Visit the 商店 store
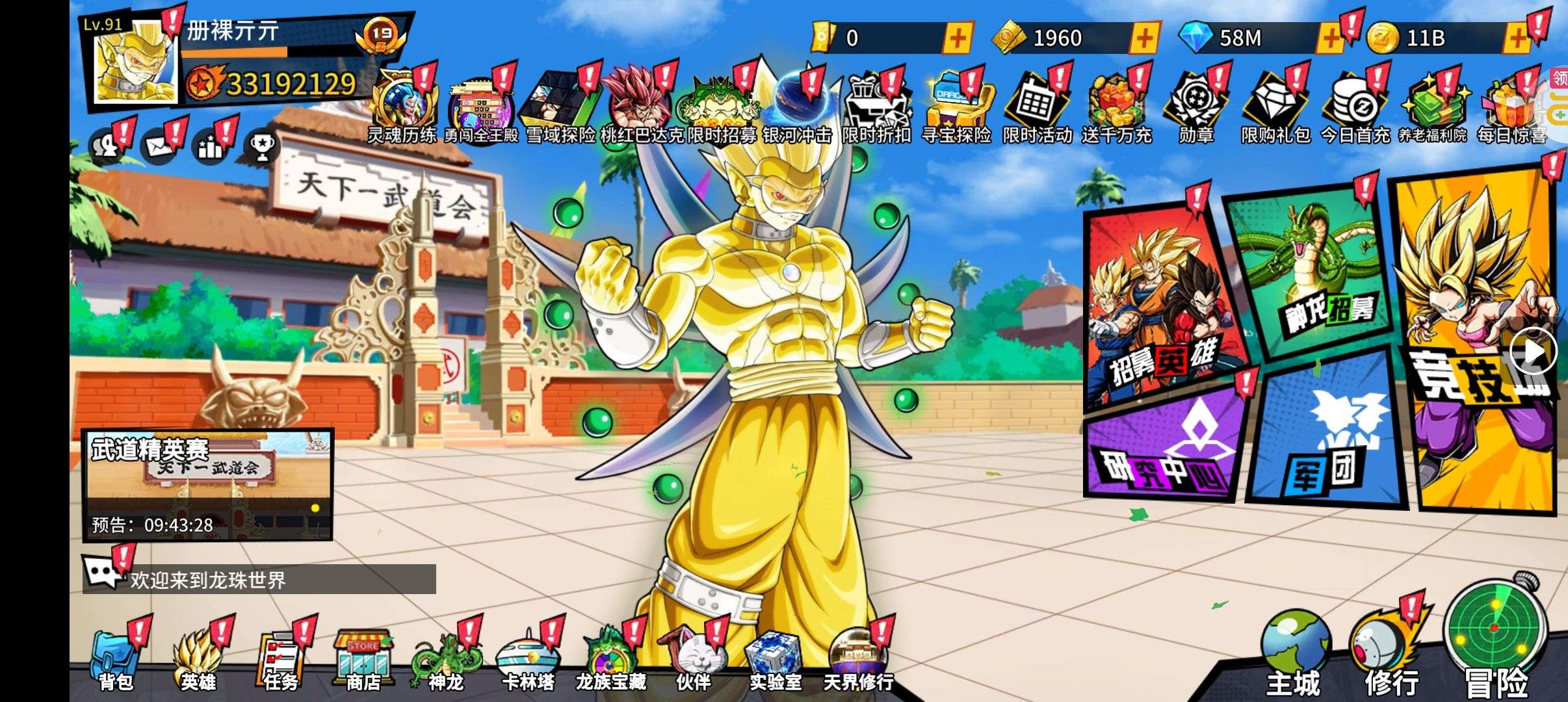 tap(363, 660)
